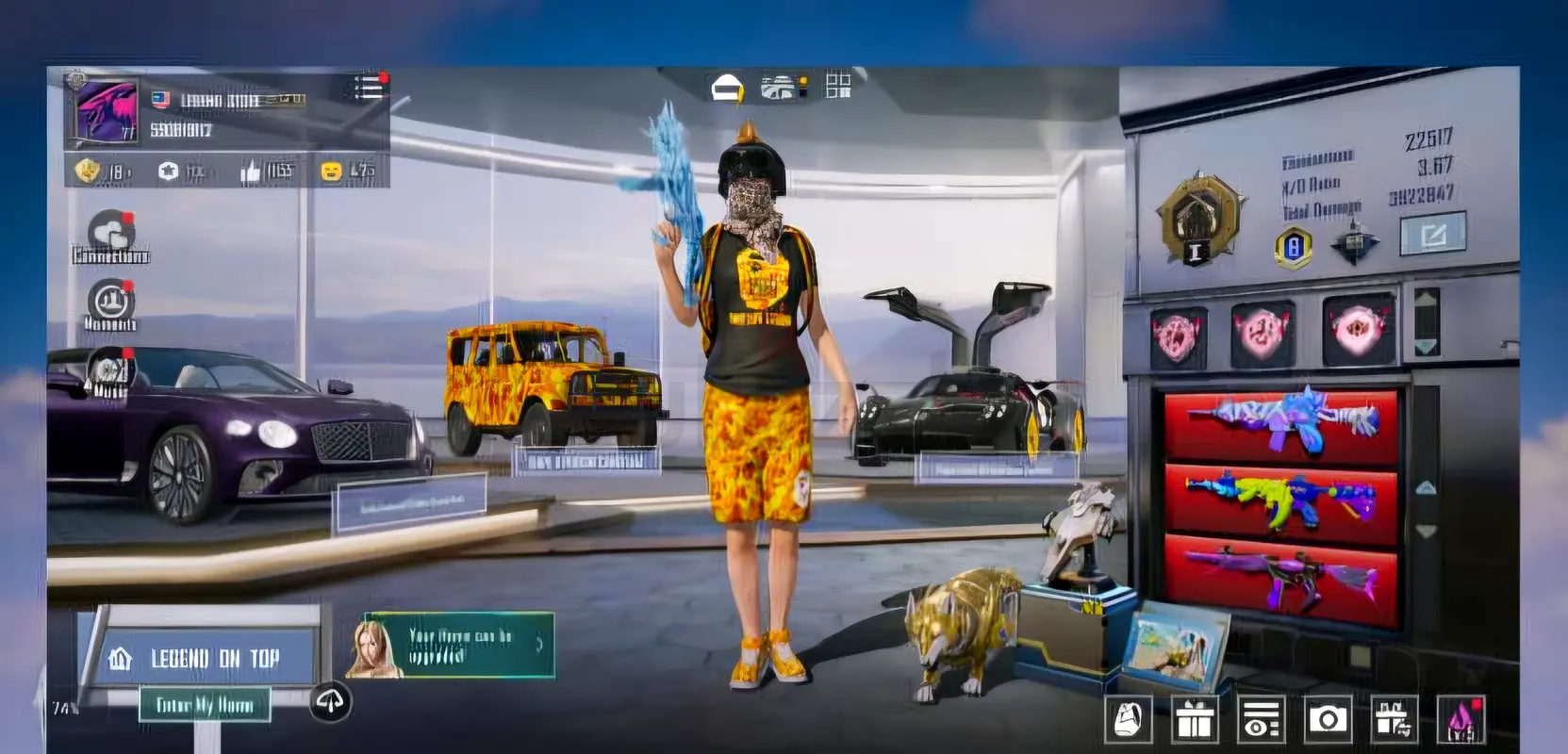Open the grid layout icon at top

coord(837,85)
